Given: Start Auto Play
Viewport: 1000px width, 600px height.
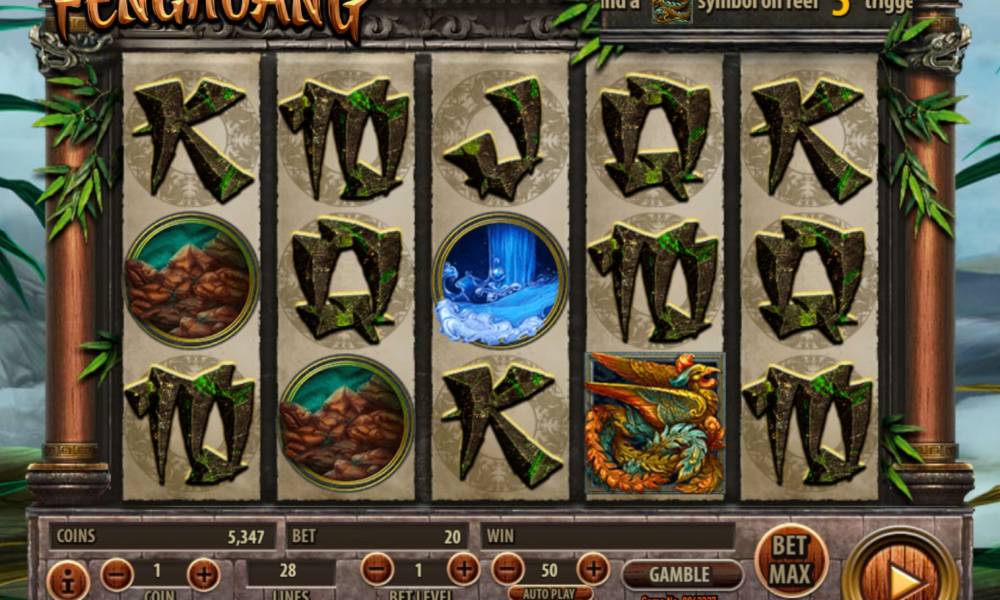Looking at the screenshot, I should pyautogui.click(x=551, y=592).
